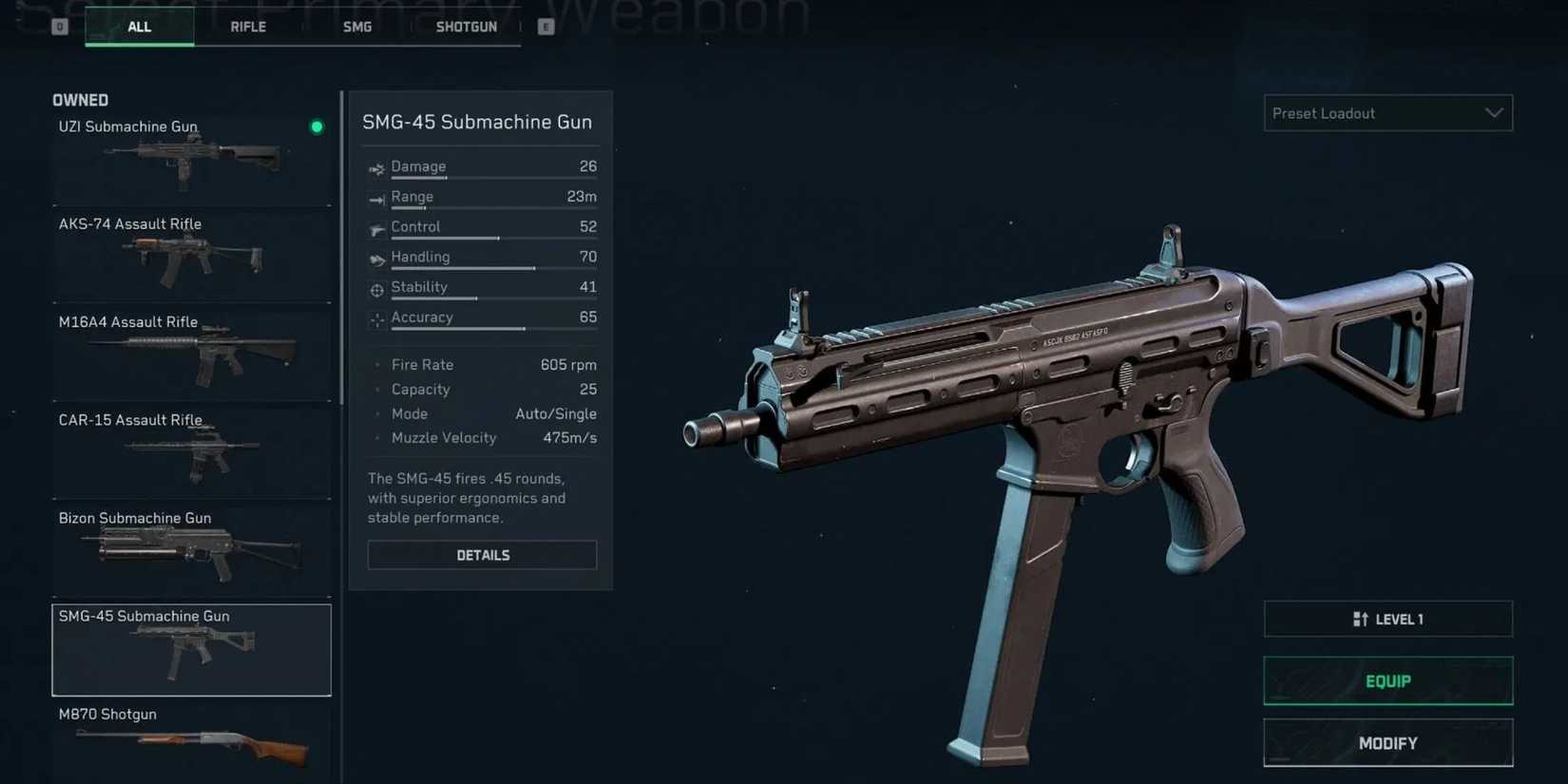This screenshot has height=784, width=1568.
Task: Switch to the SMG tab
Action: [356, 27]
